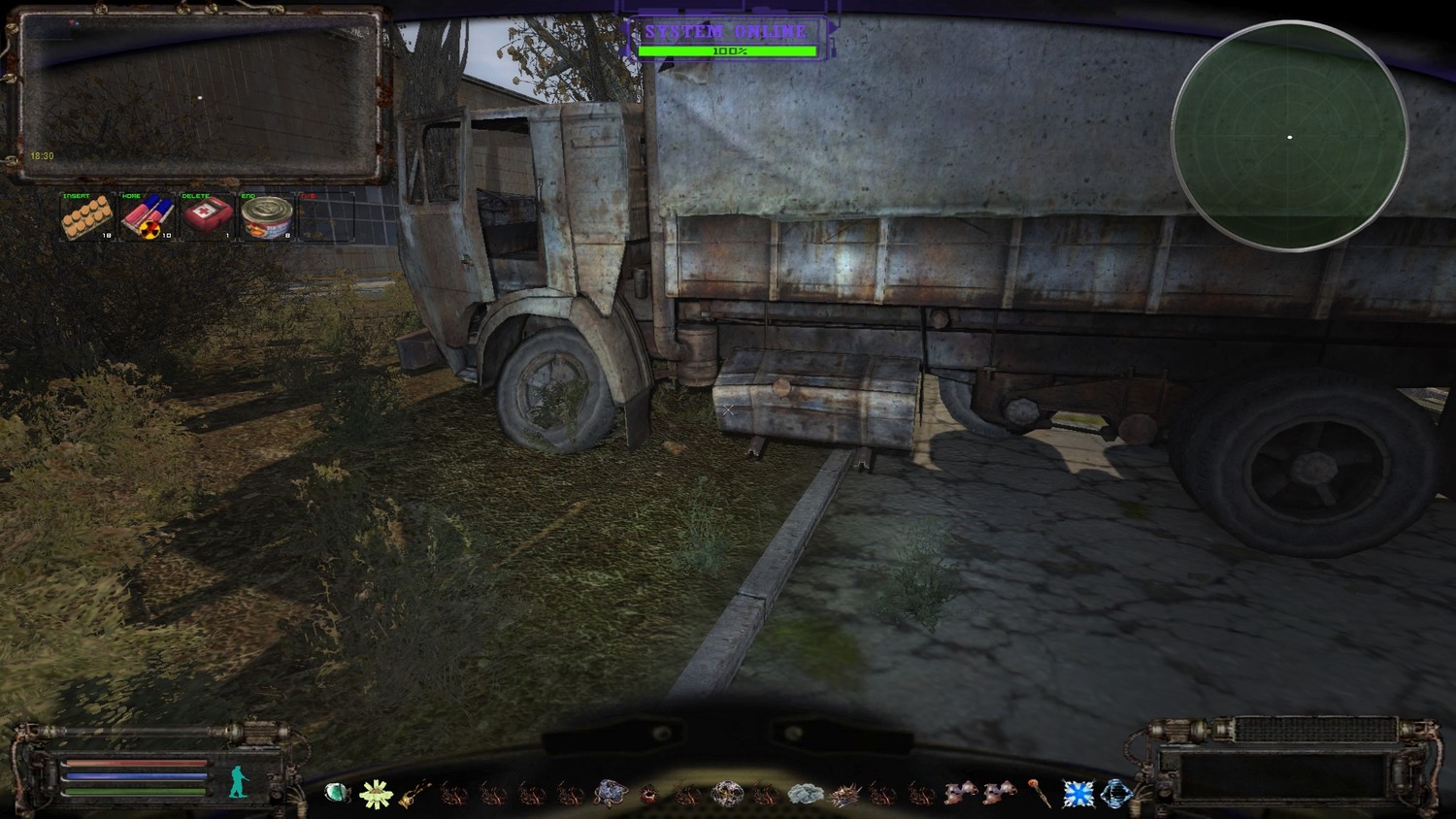Image resolution: width=1456 pixels, height=819 pixels.
Task: Select the green-teal orb artifact icon
Action: pyautogui.click(x=336, y=794)
